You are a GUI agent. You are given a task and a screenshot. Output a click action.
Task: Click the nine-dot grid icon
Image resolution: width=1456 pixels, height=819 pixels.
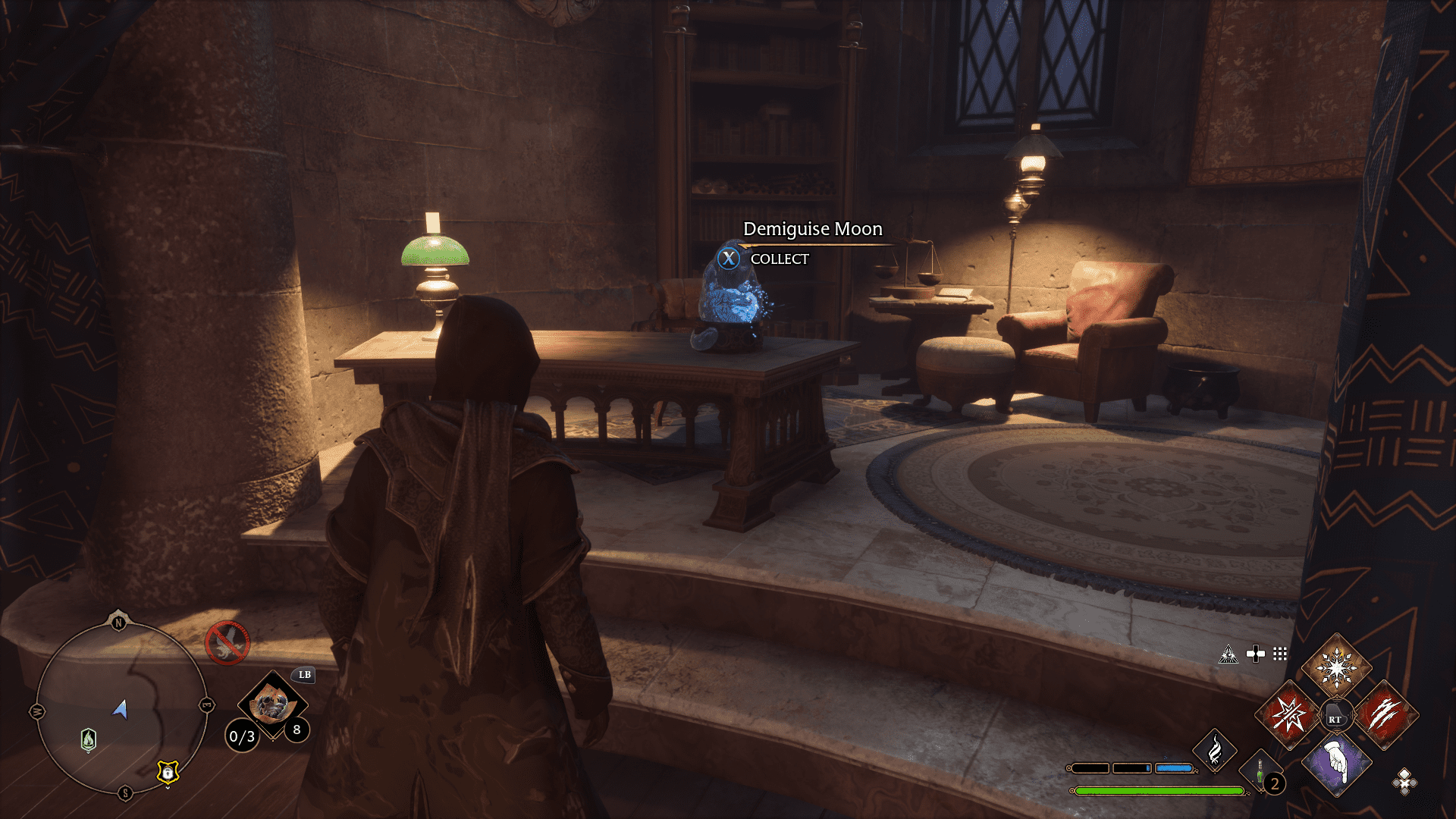tap(1280, 654)
